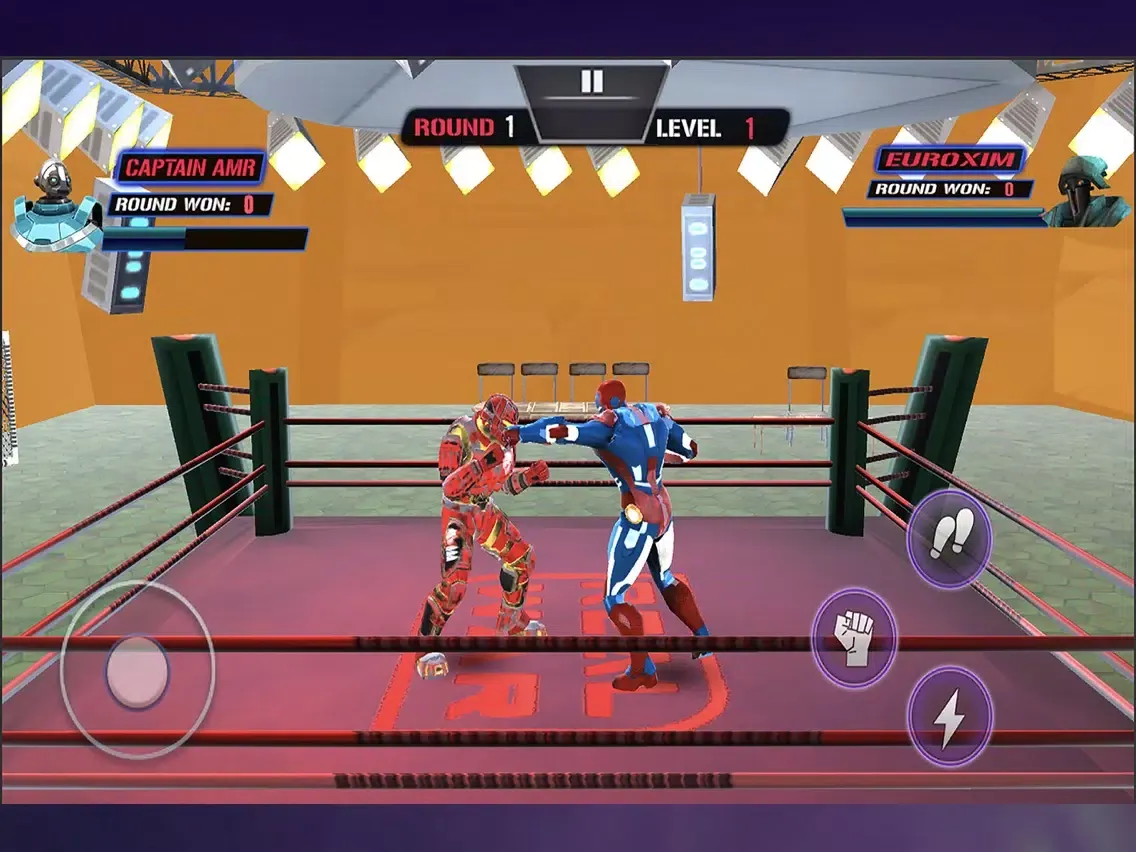The width and height of the screenshot is (1136, 852).
Task: Trigger the lightning bolt special attack
Action: [949, 716]
